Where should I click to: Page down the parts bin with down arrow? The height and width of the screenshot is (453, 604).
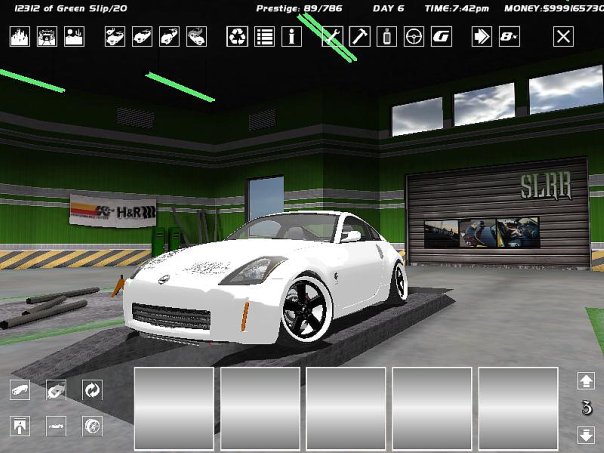tap(586, 435)
